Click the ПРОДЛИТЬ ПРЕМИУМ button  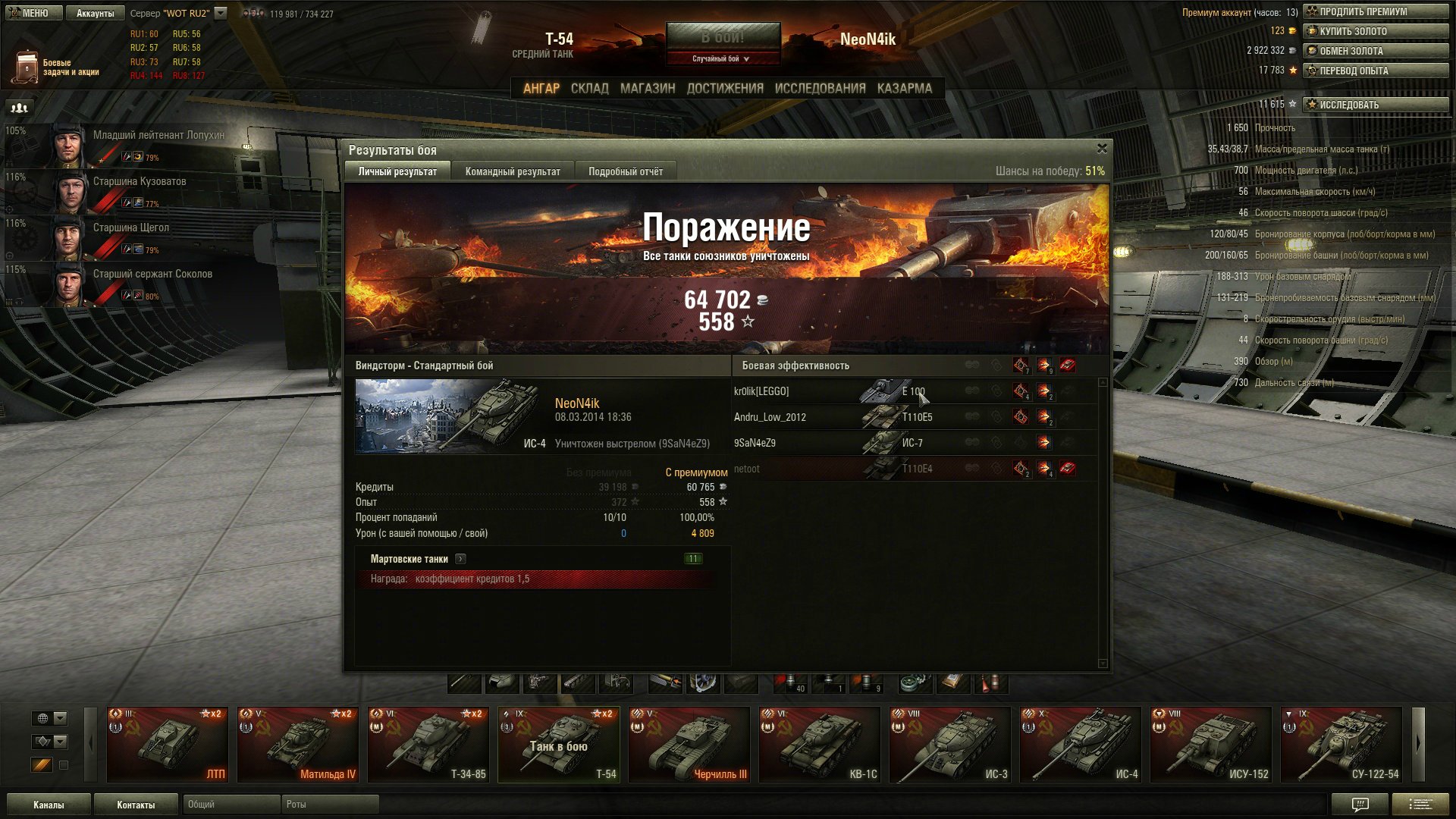point(1375,11)
